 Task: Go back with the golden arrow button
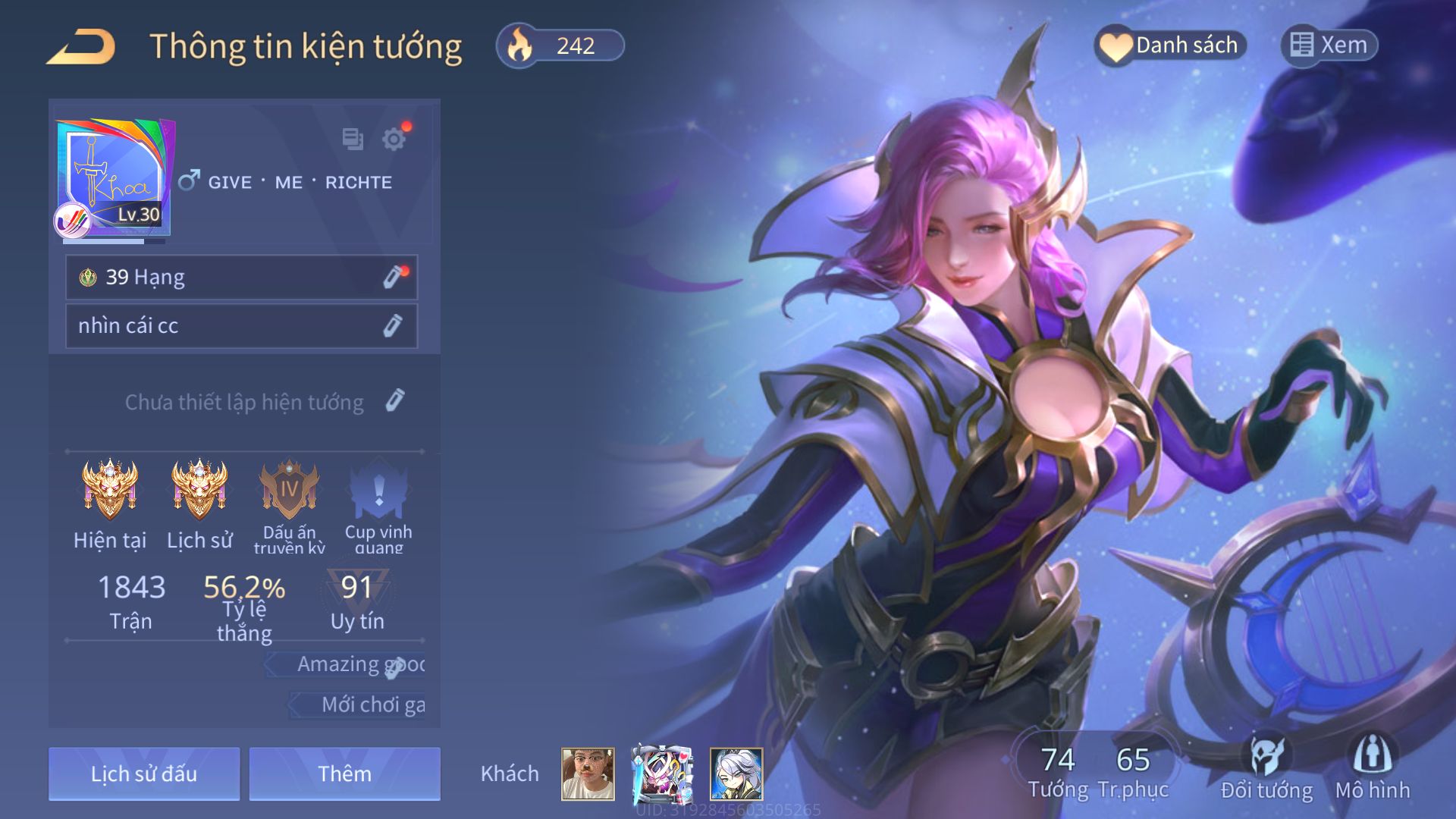82,47
